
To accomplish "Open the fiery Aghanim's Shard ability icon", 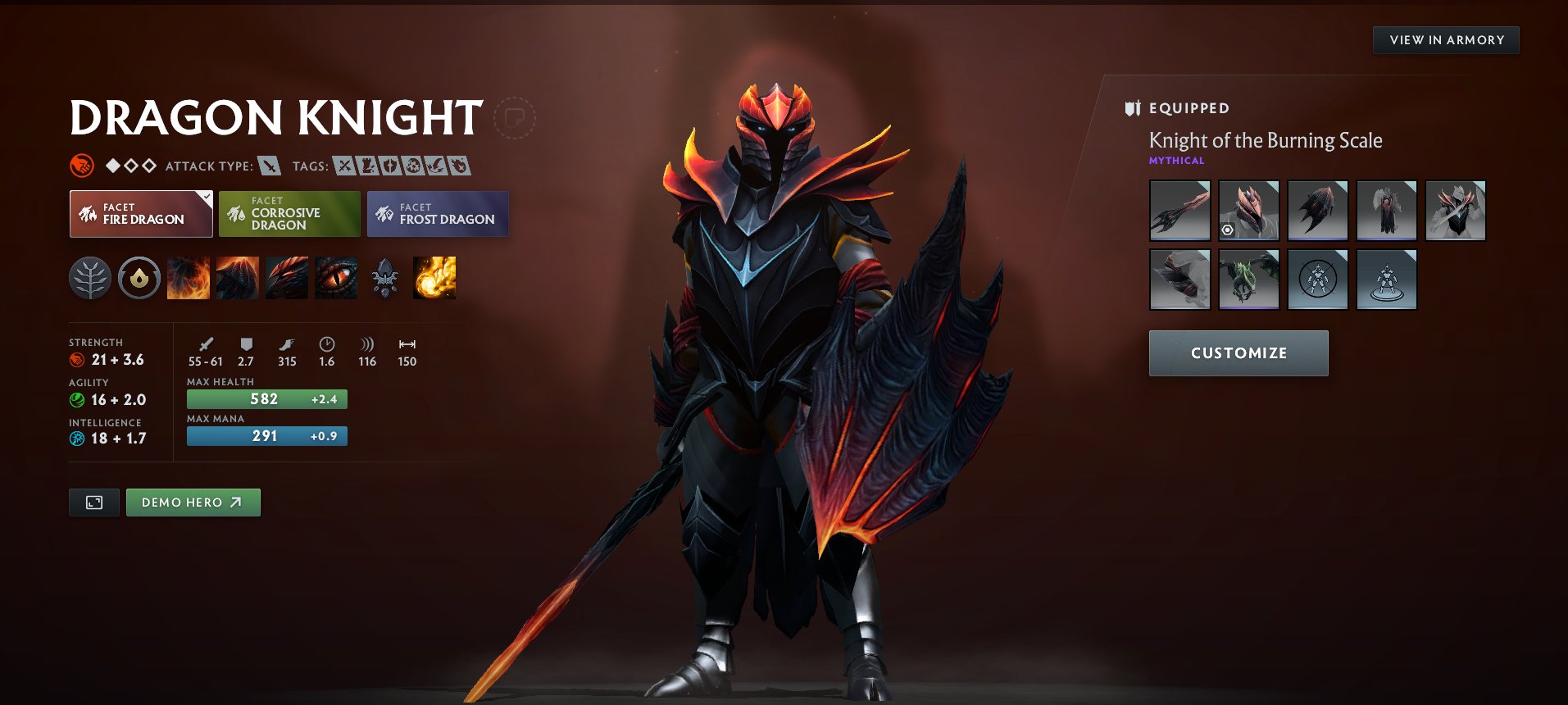I will [433, 278].
